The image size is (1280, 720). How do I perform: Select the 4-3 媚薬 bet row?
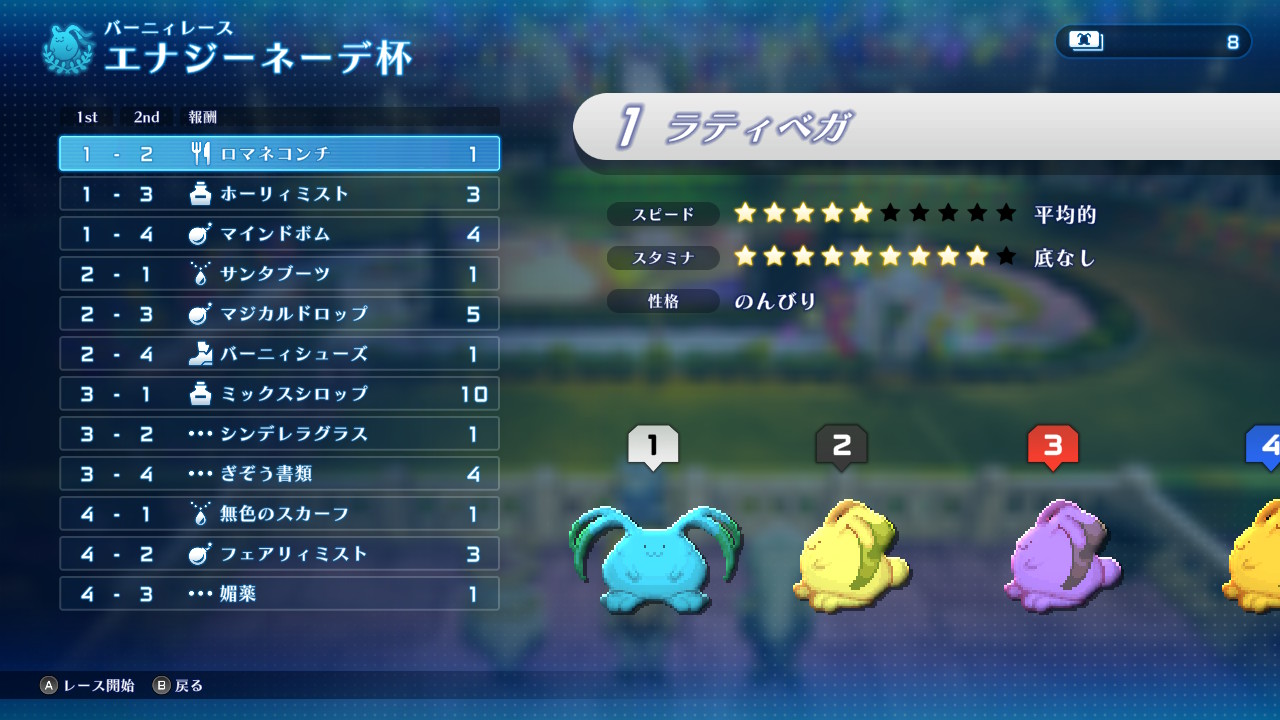279,594
